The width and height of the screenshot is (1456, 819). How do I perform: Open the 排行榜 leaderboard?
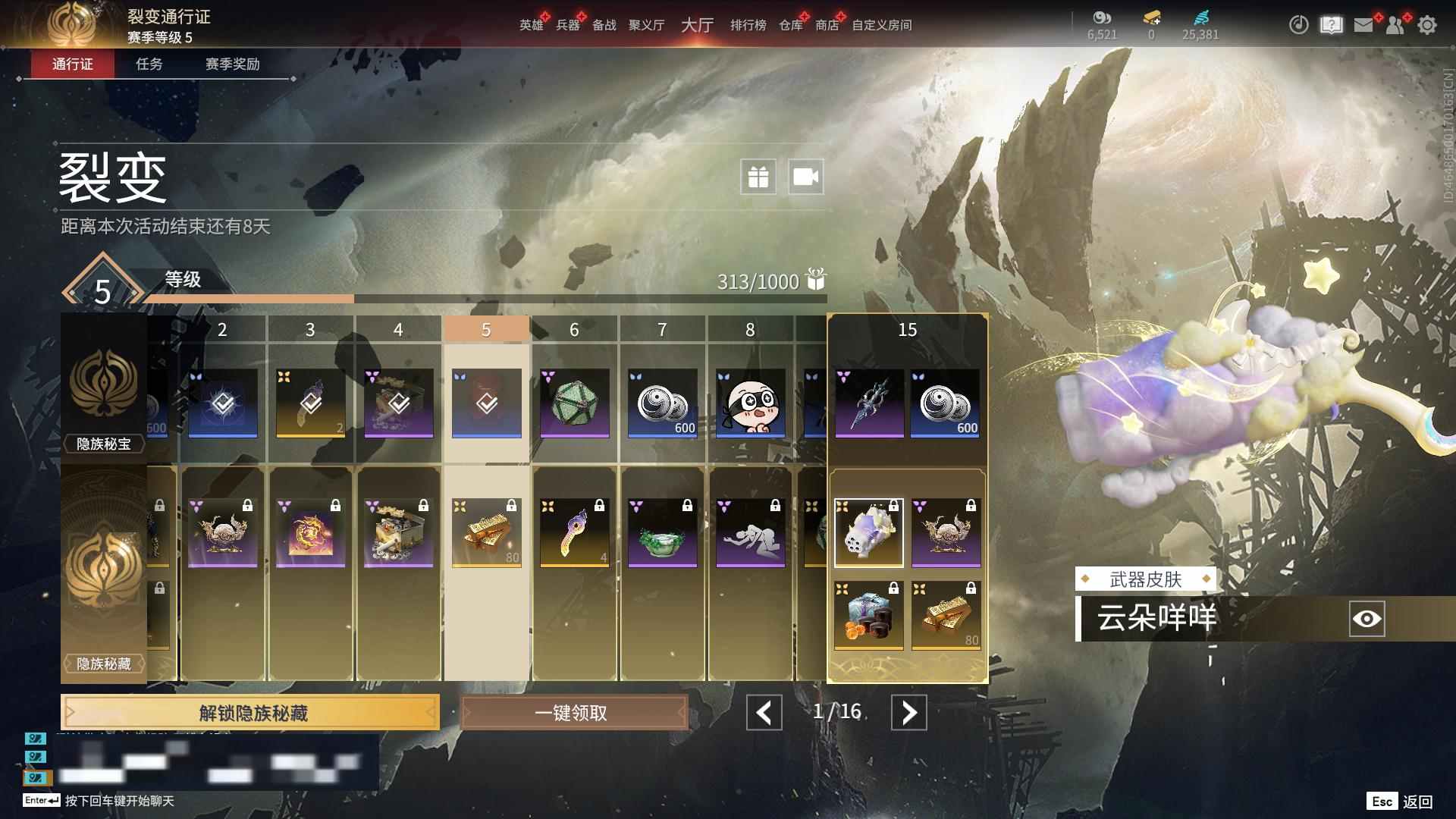[748, 25]
